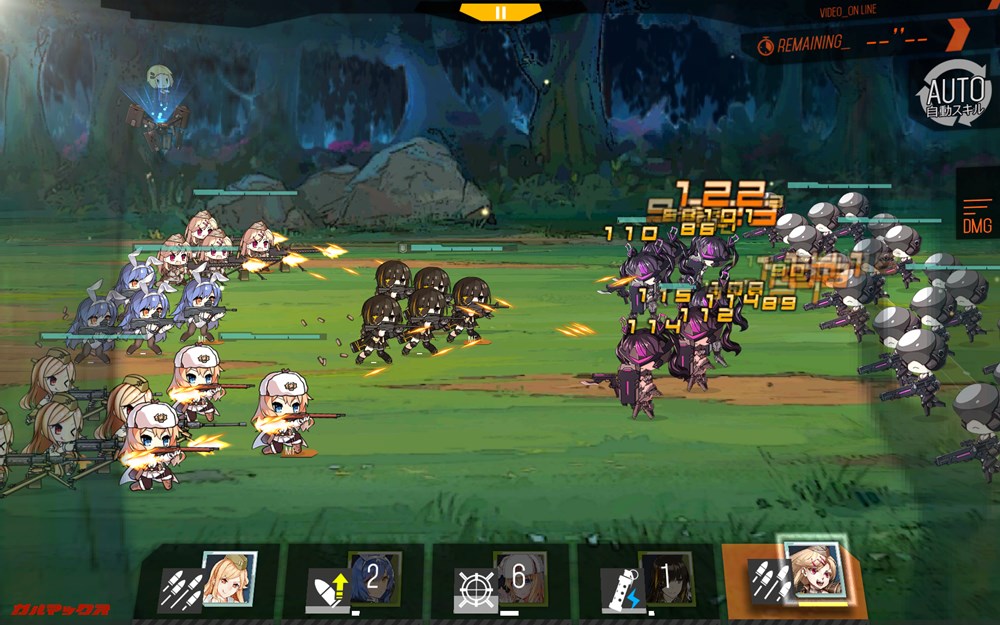The height and width of the screenshot is (625, 1000).
Task: Fire the highlighted orange triple-missile skill
Action: [795, 579]
